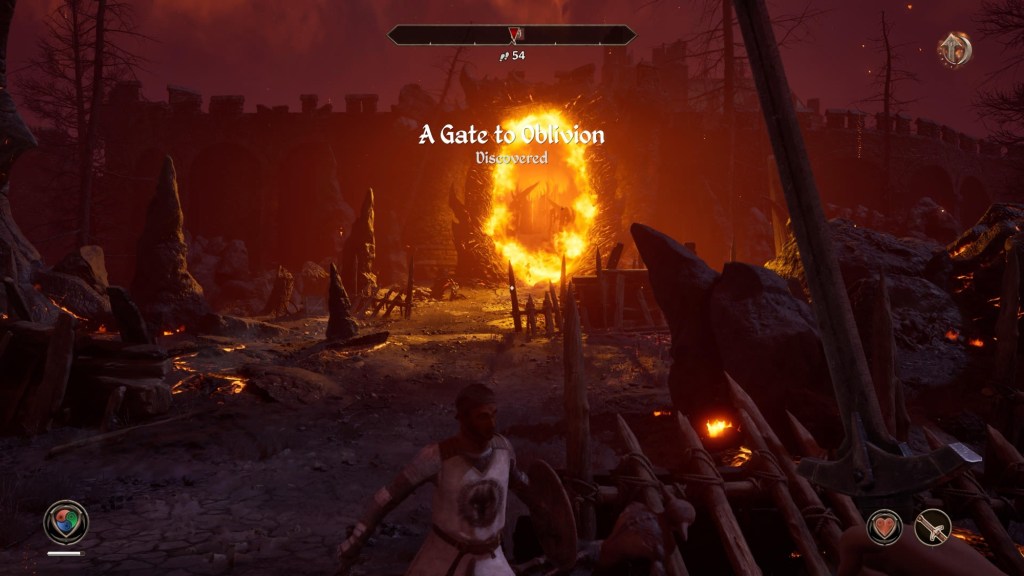1024x576 pixels.
Task: Click the heart shield status icon
Action: (x=884, y=526)
